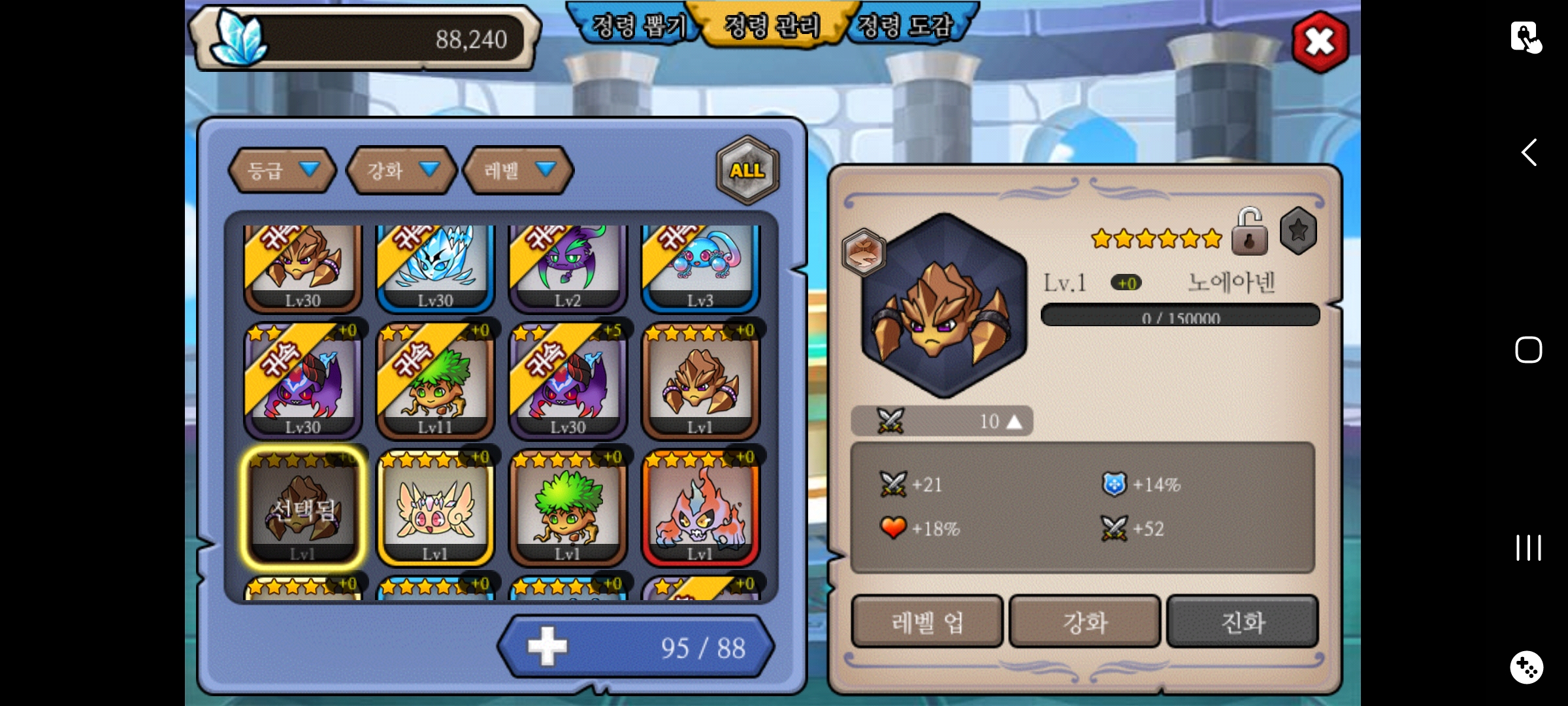Tap the Android back navigation arrow
The height and width of the screenshot is (706, 1568).
(1528, 152)
